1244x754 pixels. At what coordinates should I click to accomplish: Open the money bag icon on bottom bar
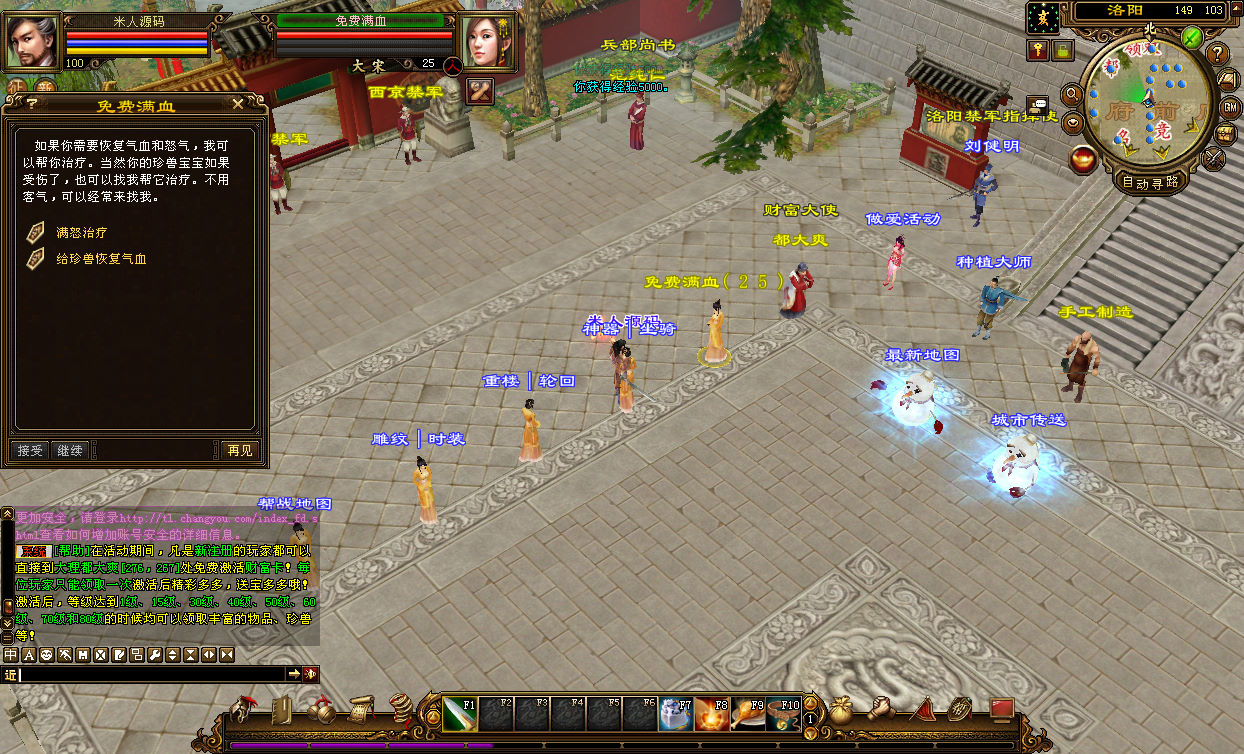tap(841, 710)
